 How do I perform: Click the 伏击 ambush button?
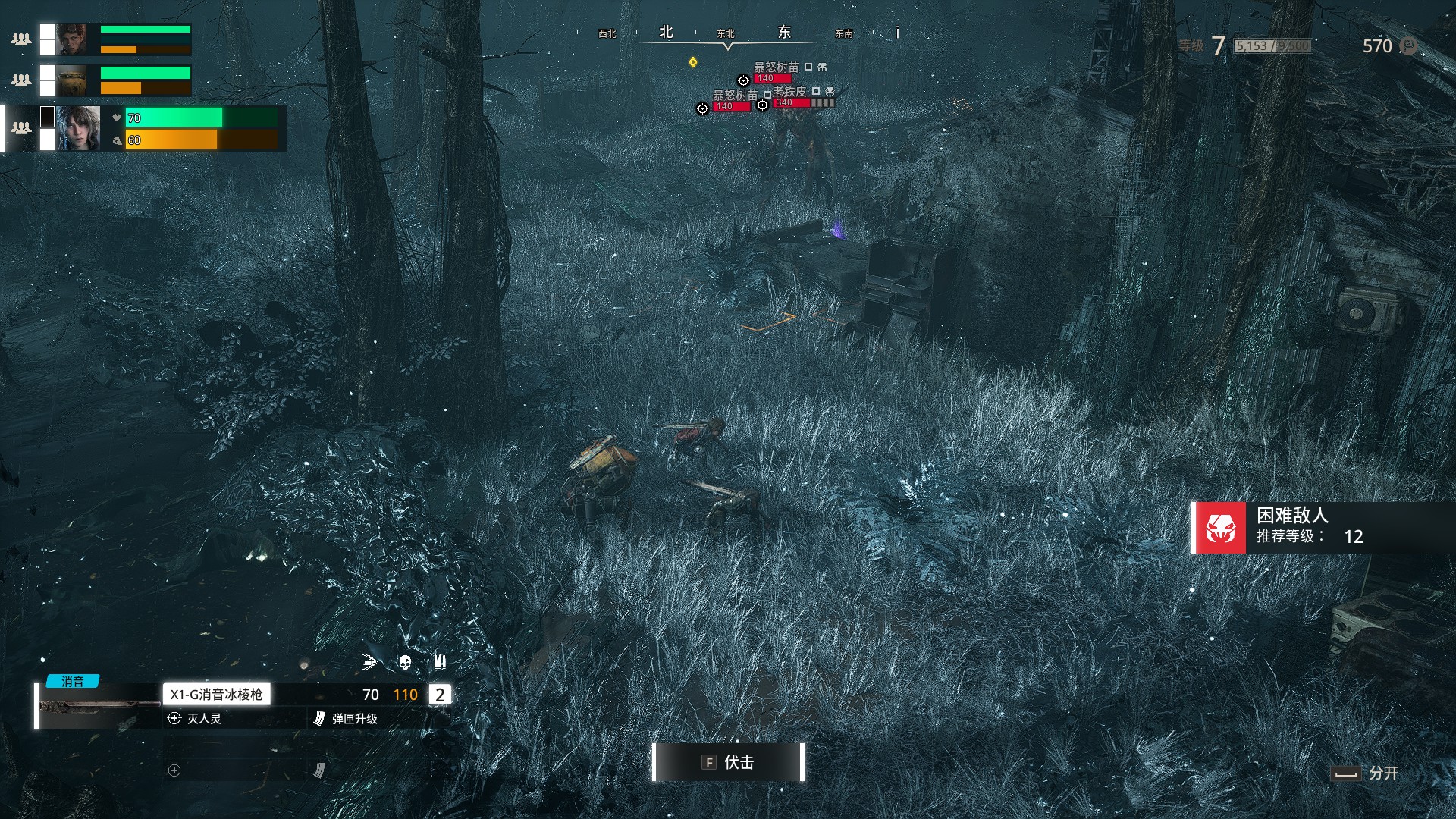[728, 762]
